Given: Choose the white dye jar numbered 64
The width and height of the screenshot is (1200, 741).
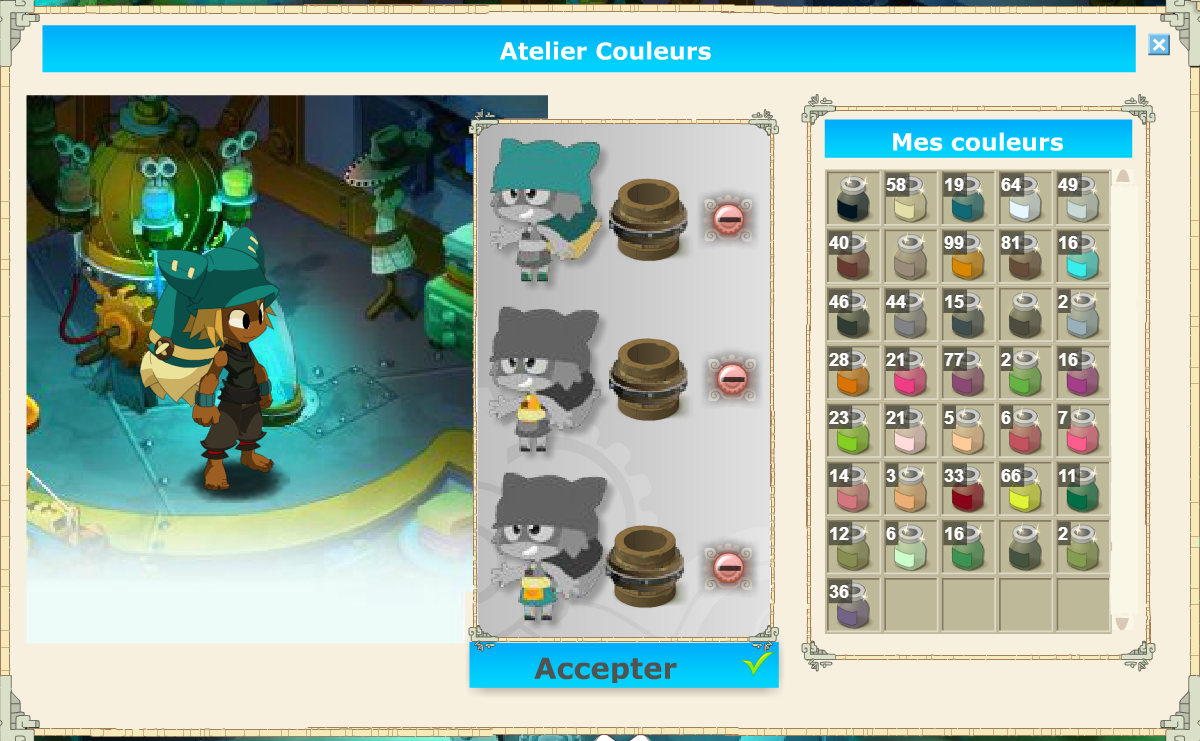Looking at the screenshot, I should tap(1026, 199).
